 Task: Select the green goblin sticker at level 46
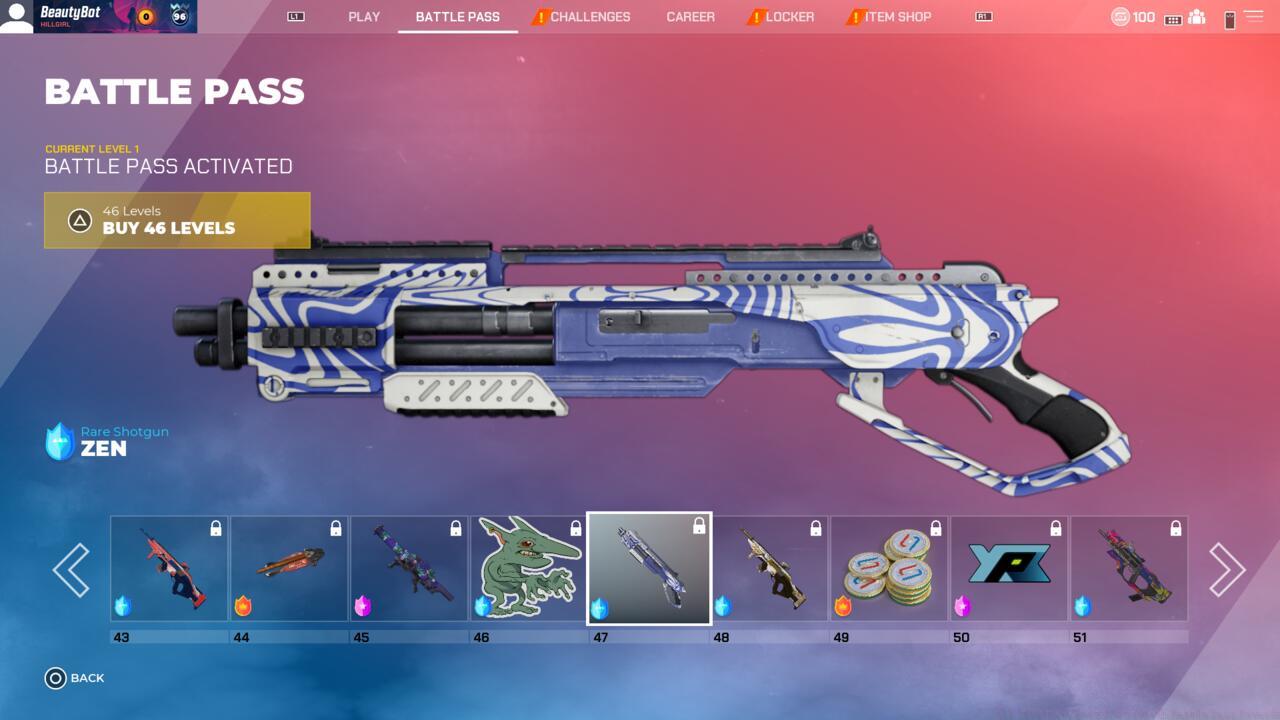(529, 569)
